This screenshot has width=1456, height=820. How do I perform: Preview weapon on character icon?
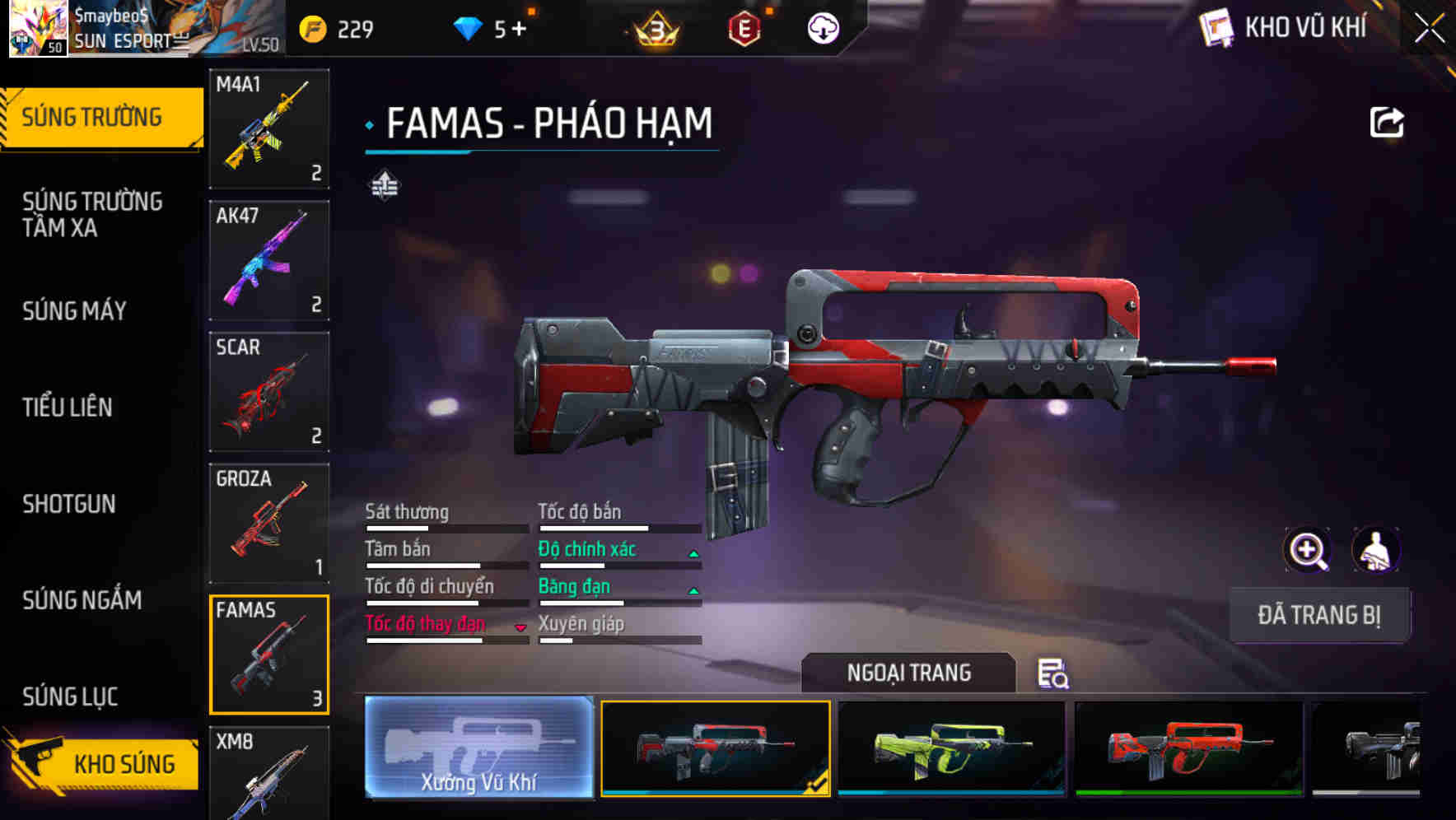click(x=1375, y=550)
